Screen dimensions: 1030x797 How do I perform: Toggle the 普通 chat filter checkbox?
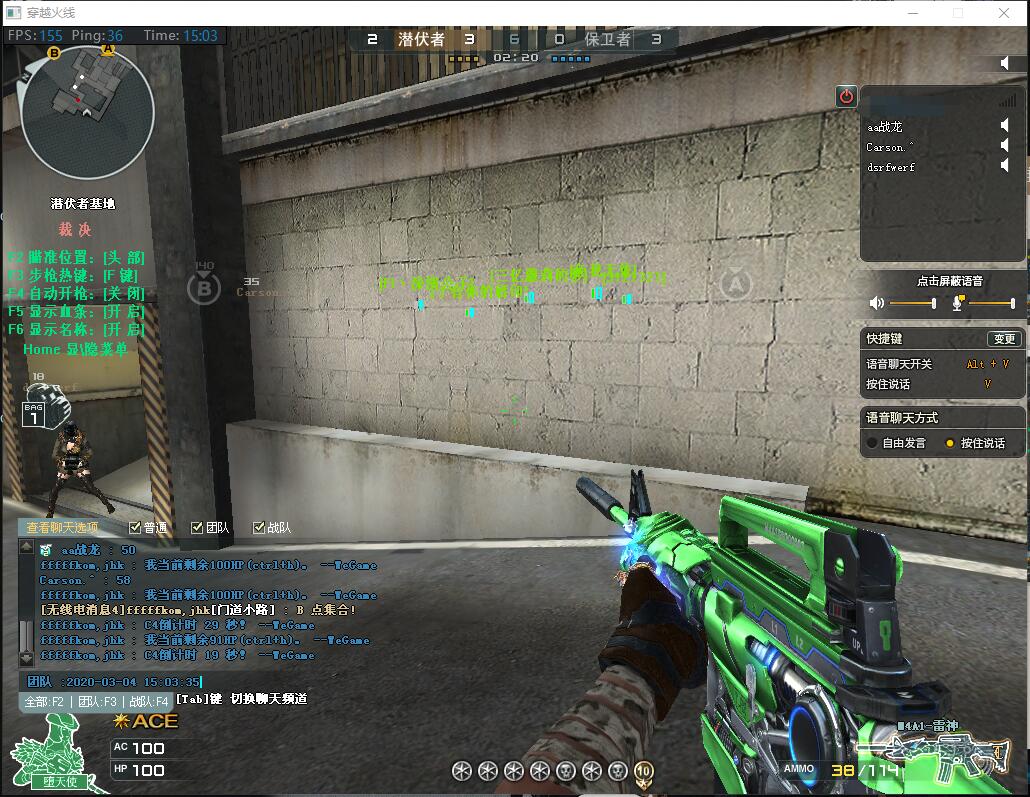click(x=135, y=528)
